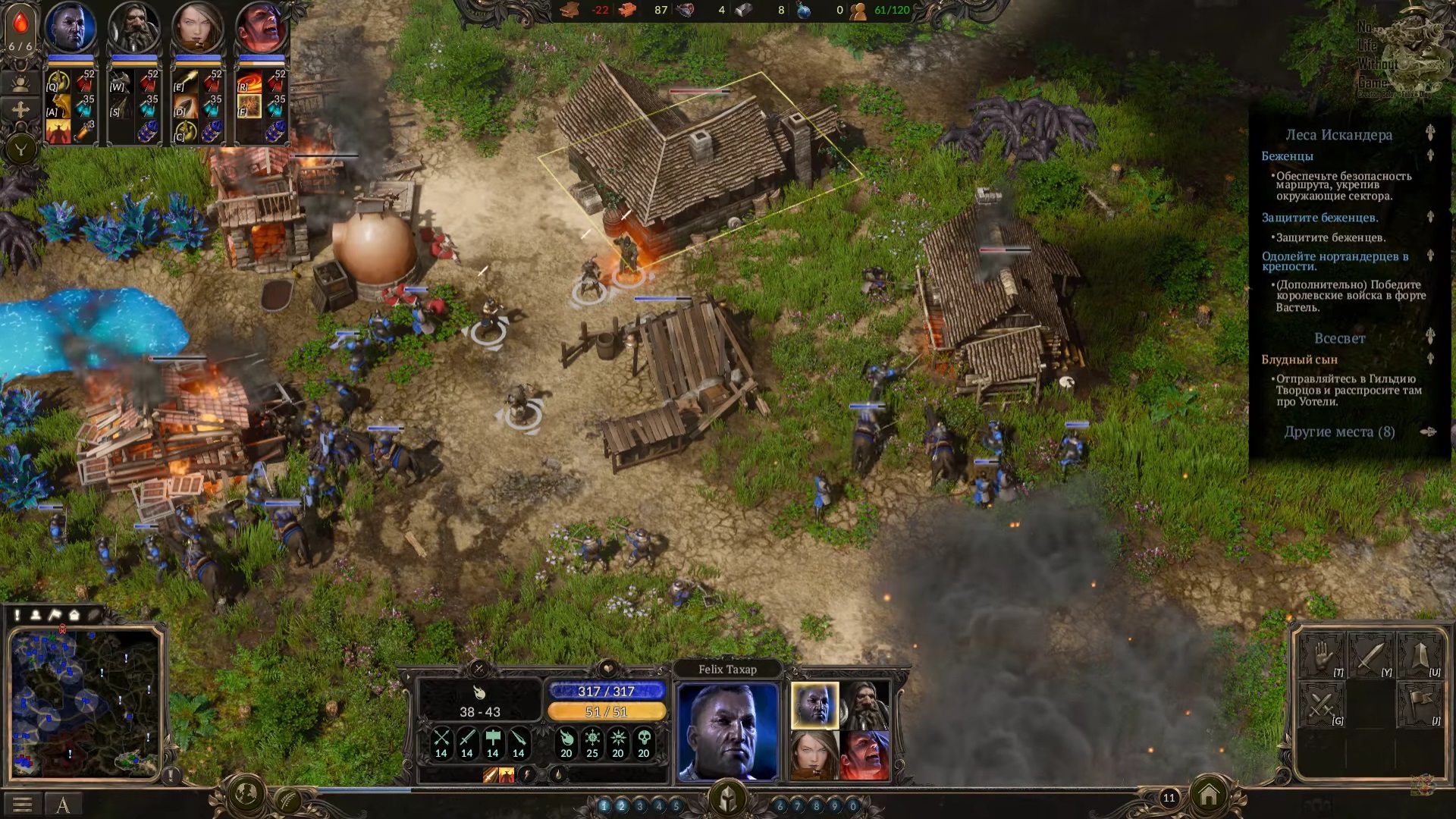1456x819 pixels.
Task: Toggle the house filter above the minimap
Action: (74, 615)
